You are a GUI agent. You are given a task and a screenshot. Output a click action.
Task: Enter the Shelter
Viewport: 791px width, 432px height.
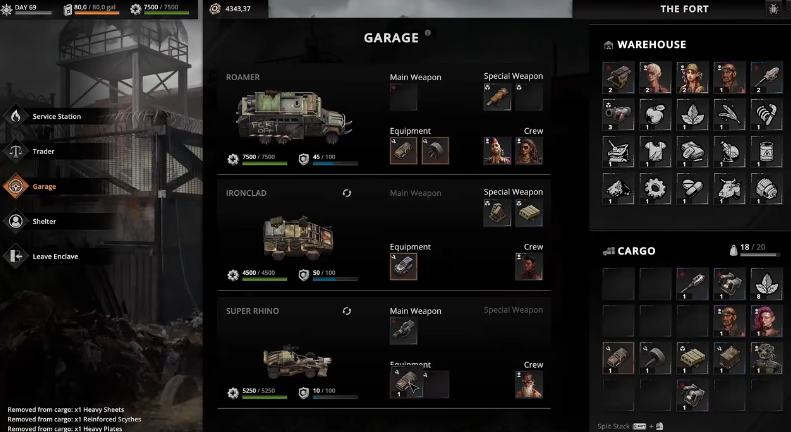point(44,221)
